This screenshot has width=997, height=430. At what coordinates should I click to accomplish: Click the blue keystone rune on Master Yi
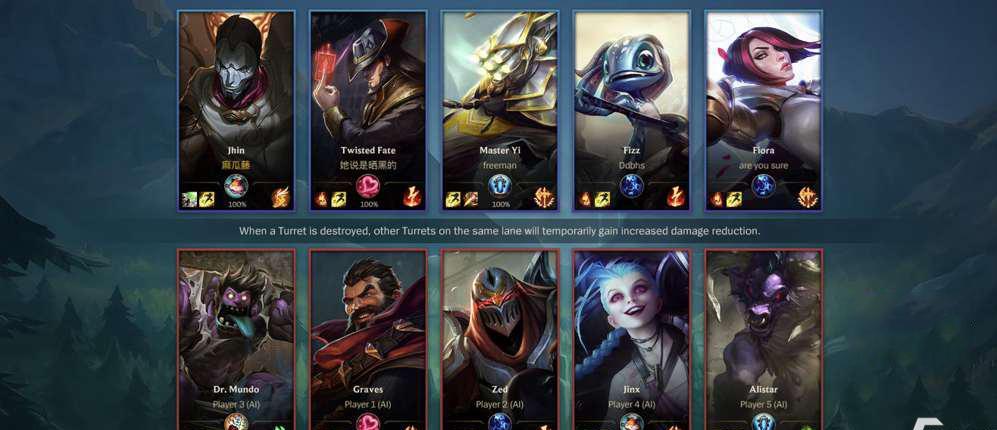click(x=500, y=185)
